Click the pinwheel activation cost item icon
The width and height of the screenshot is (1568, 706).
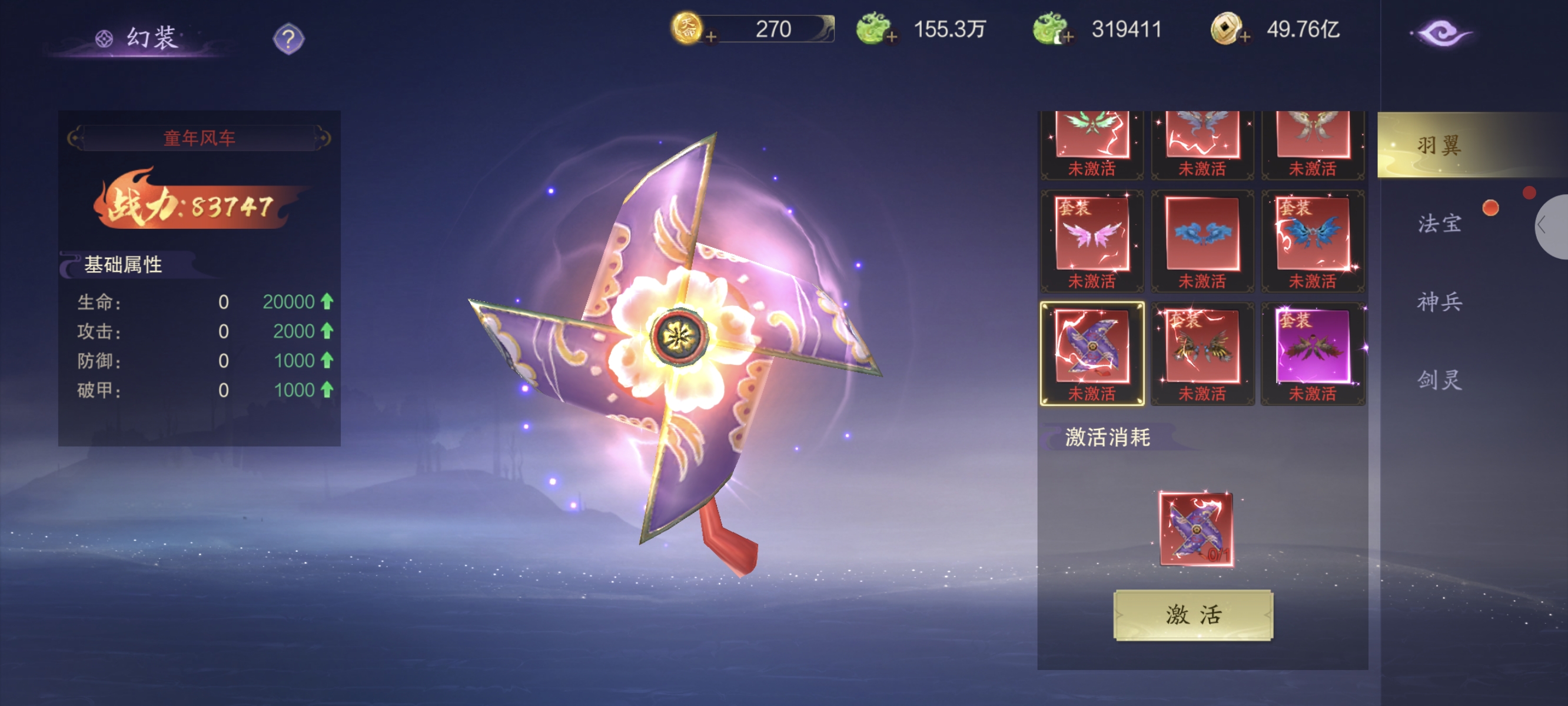click(1196, 529)
